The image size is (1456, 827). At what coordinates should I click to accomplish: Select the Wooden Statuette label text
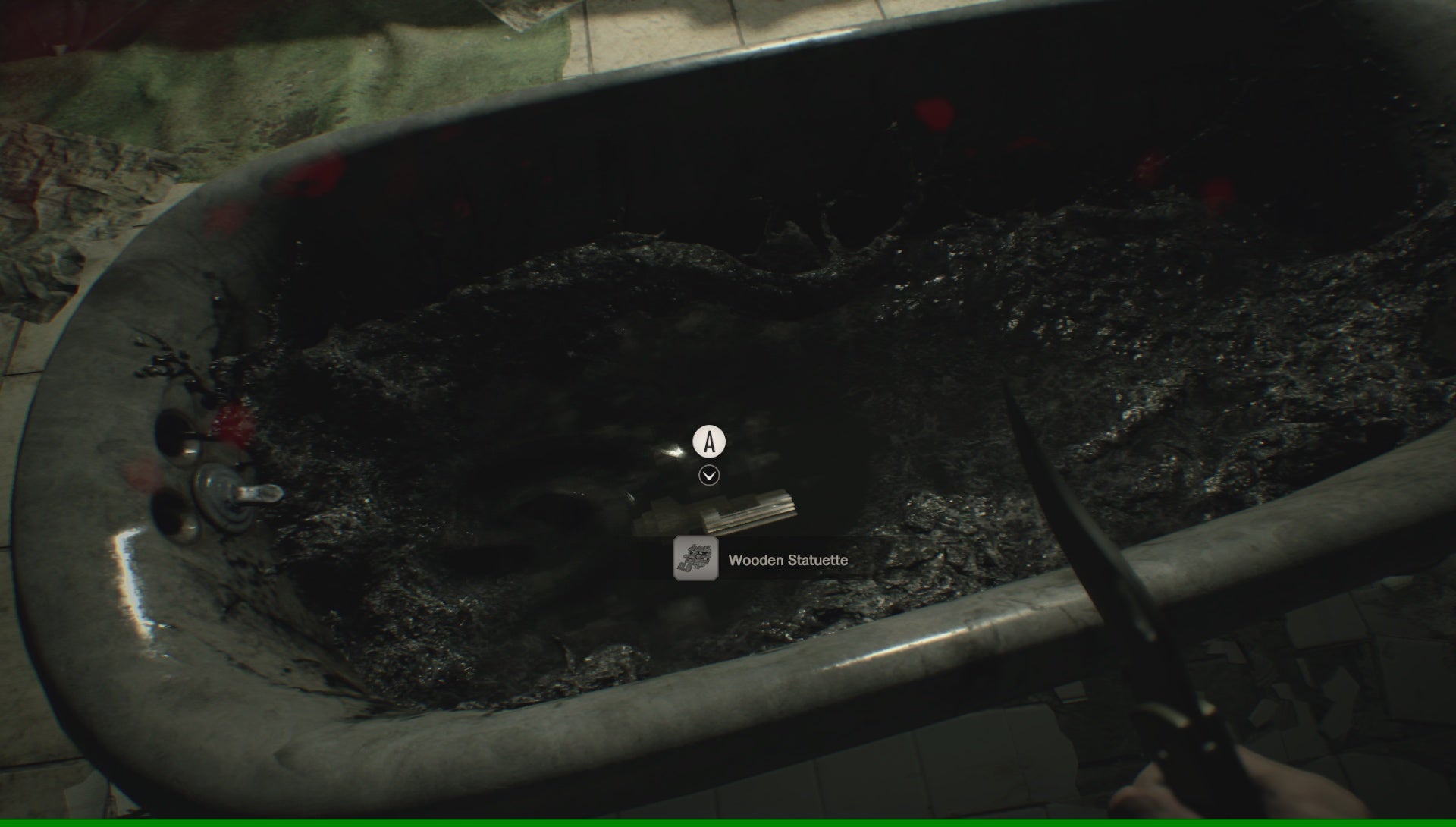coord(789,561)
